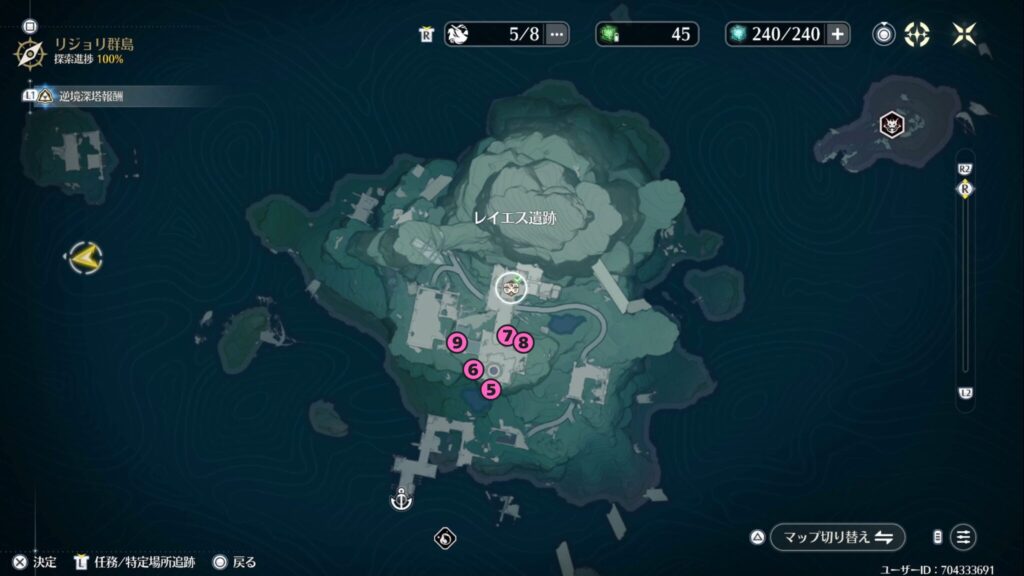Select pink map marker number 8

pyautogui.click(x=523, y=342)
